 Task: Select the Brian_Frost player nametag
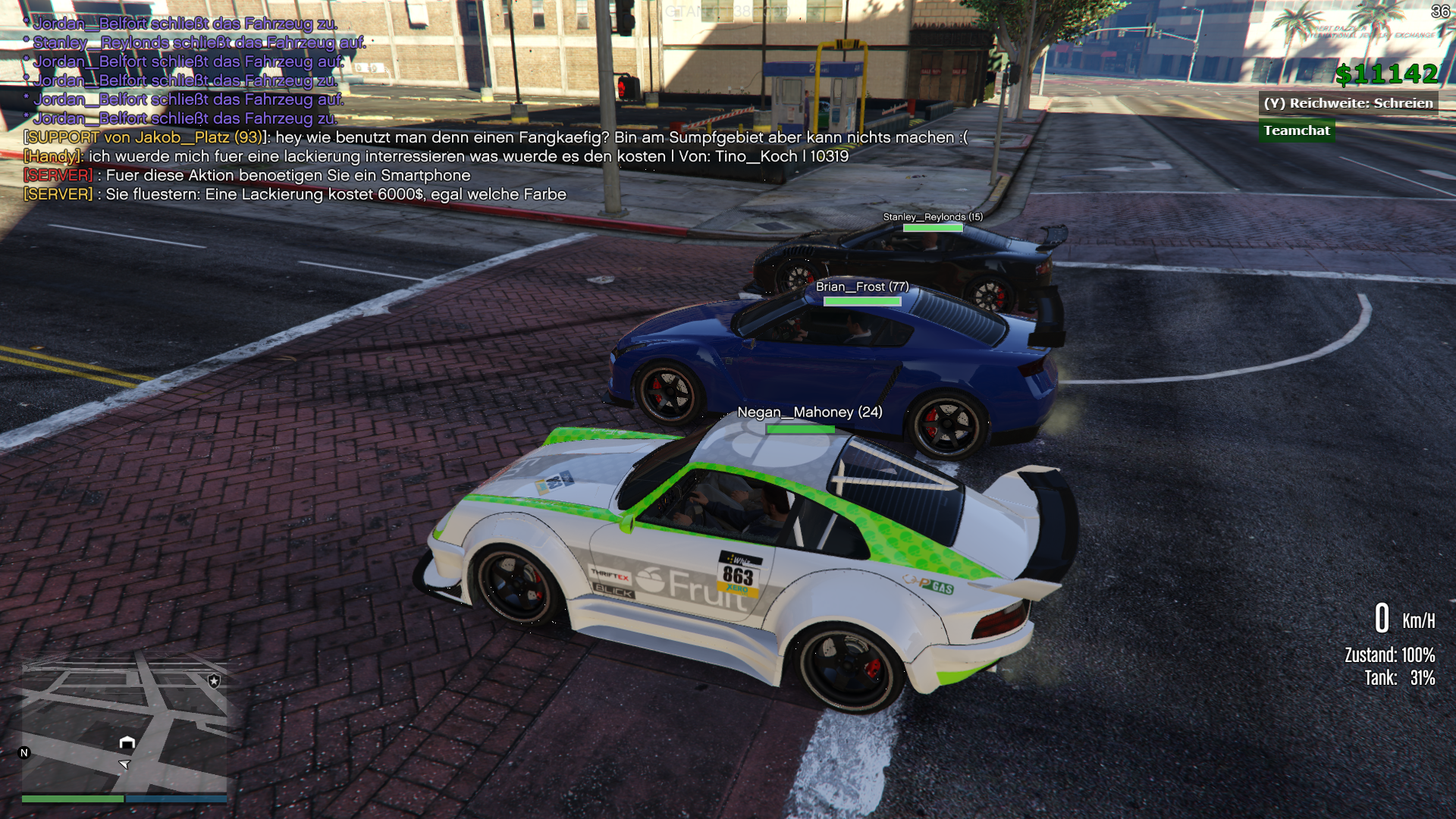pos(861,287)
